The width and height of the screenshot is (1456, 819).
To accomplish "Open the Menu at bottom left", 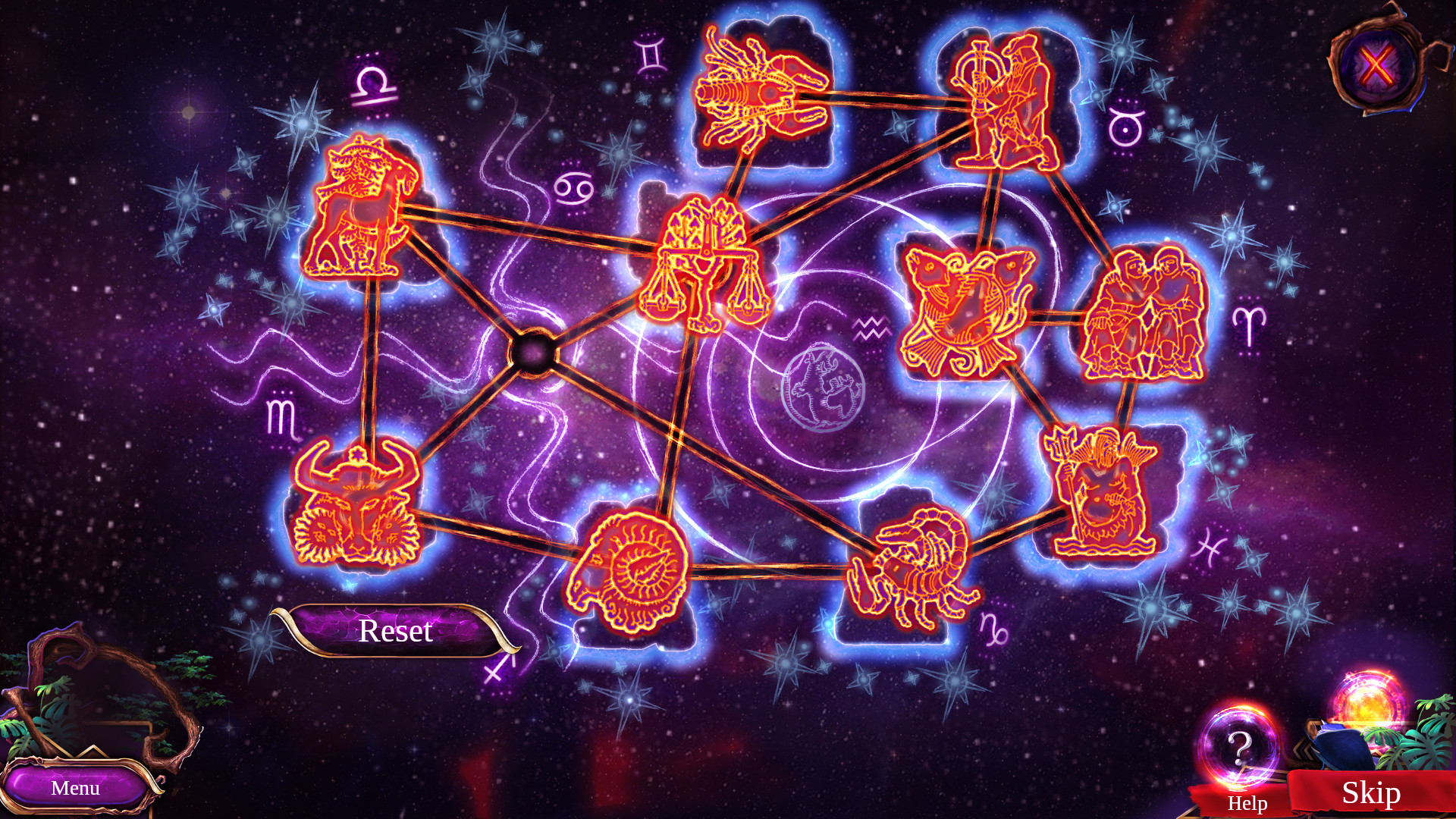I will pyautogui.click(x=76, y=787).
